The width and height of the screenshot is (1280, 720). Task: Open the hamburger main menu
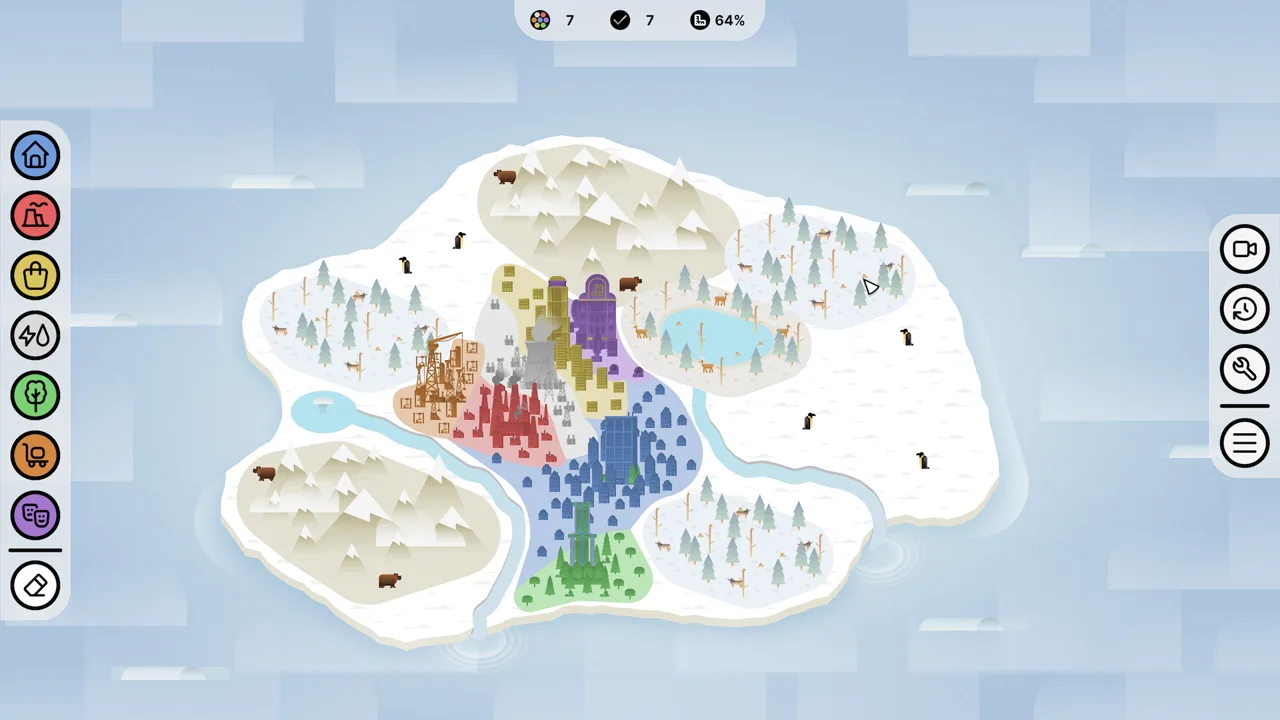[1244, 443]
